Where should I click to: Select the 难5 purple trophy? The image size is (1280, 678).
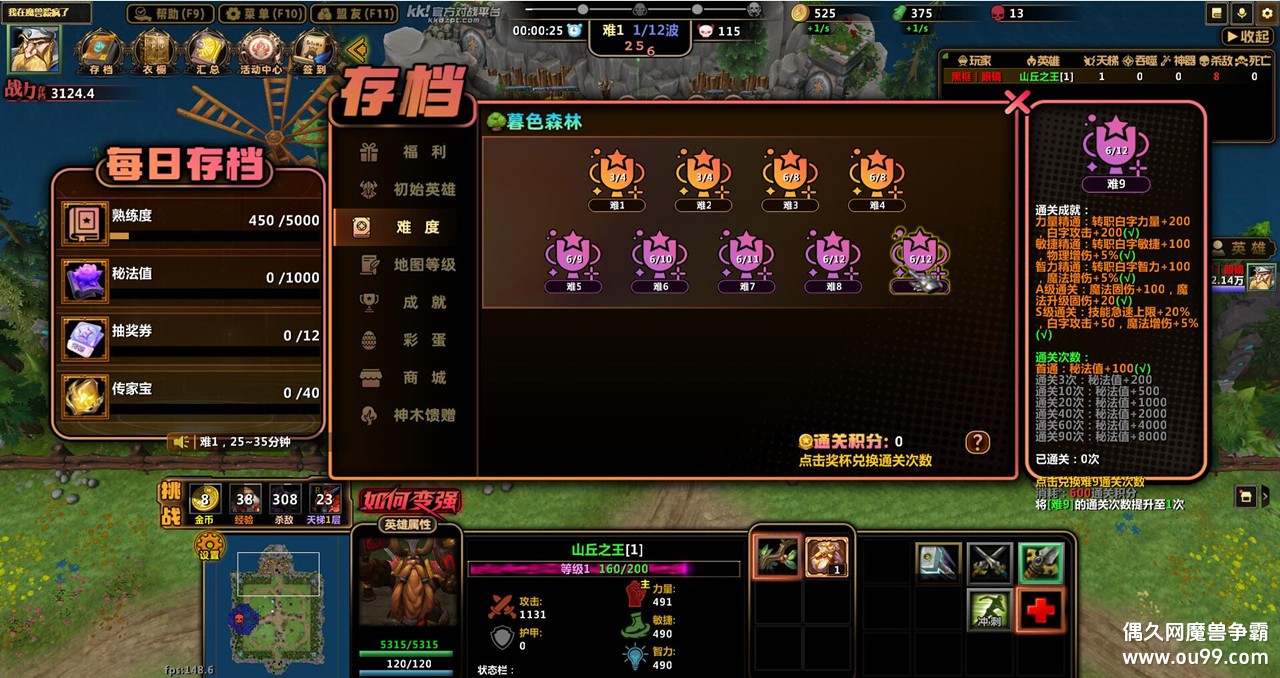click(x=573, y=259)
